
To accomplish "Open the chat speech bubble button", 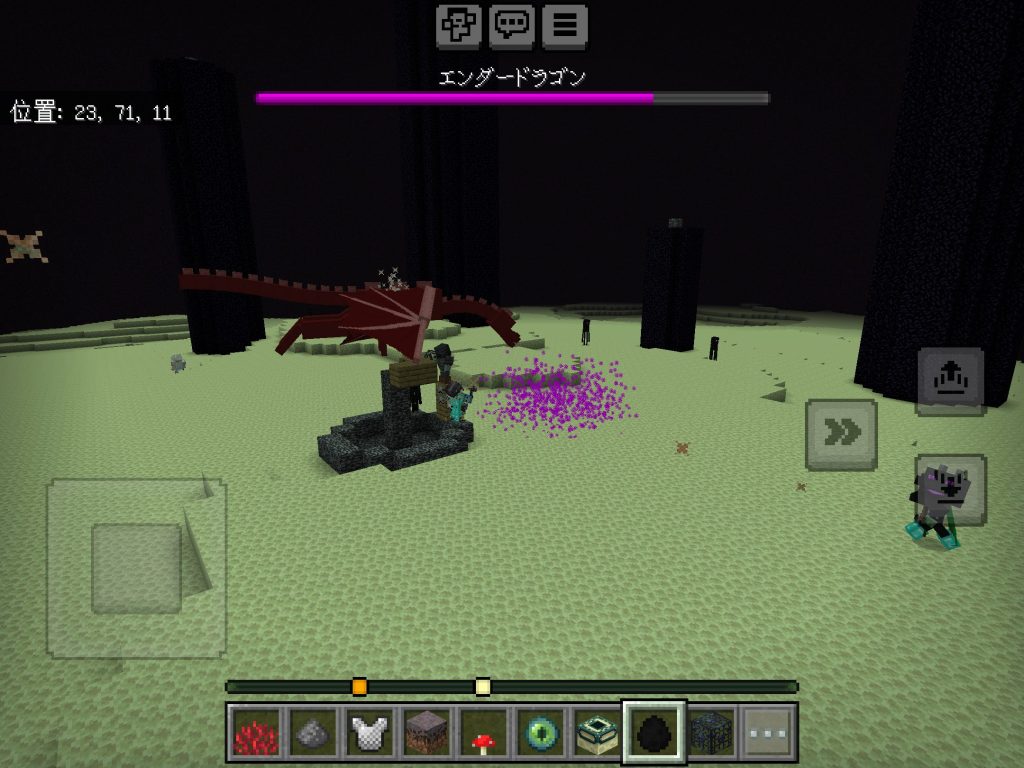I will 512,26.
